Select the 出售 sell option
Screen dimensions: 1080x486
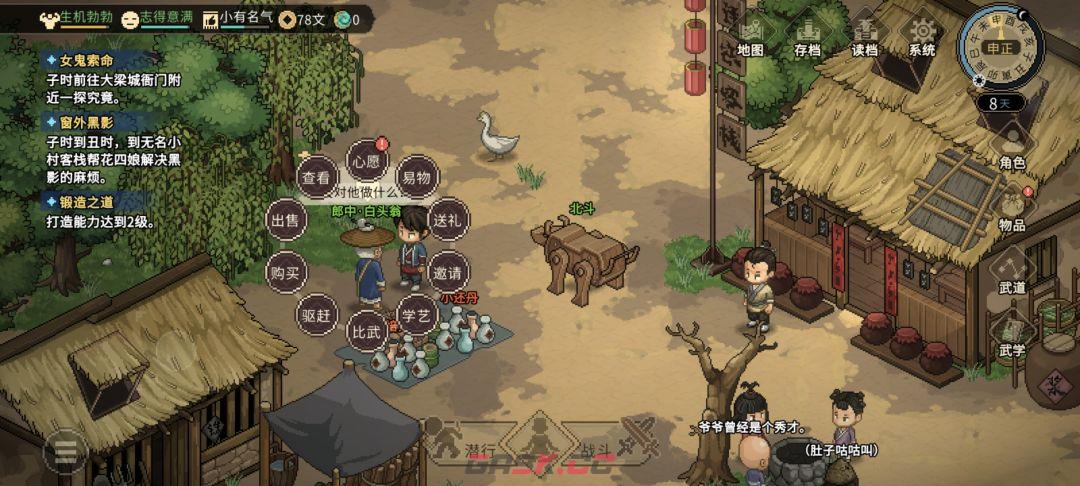click(285, 221)
